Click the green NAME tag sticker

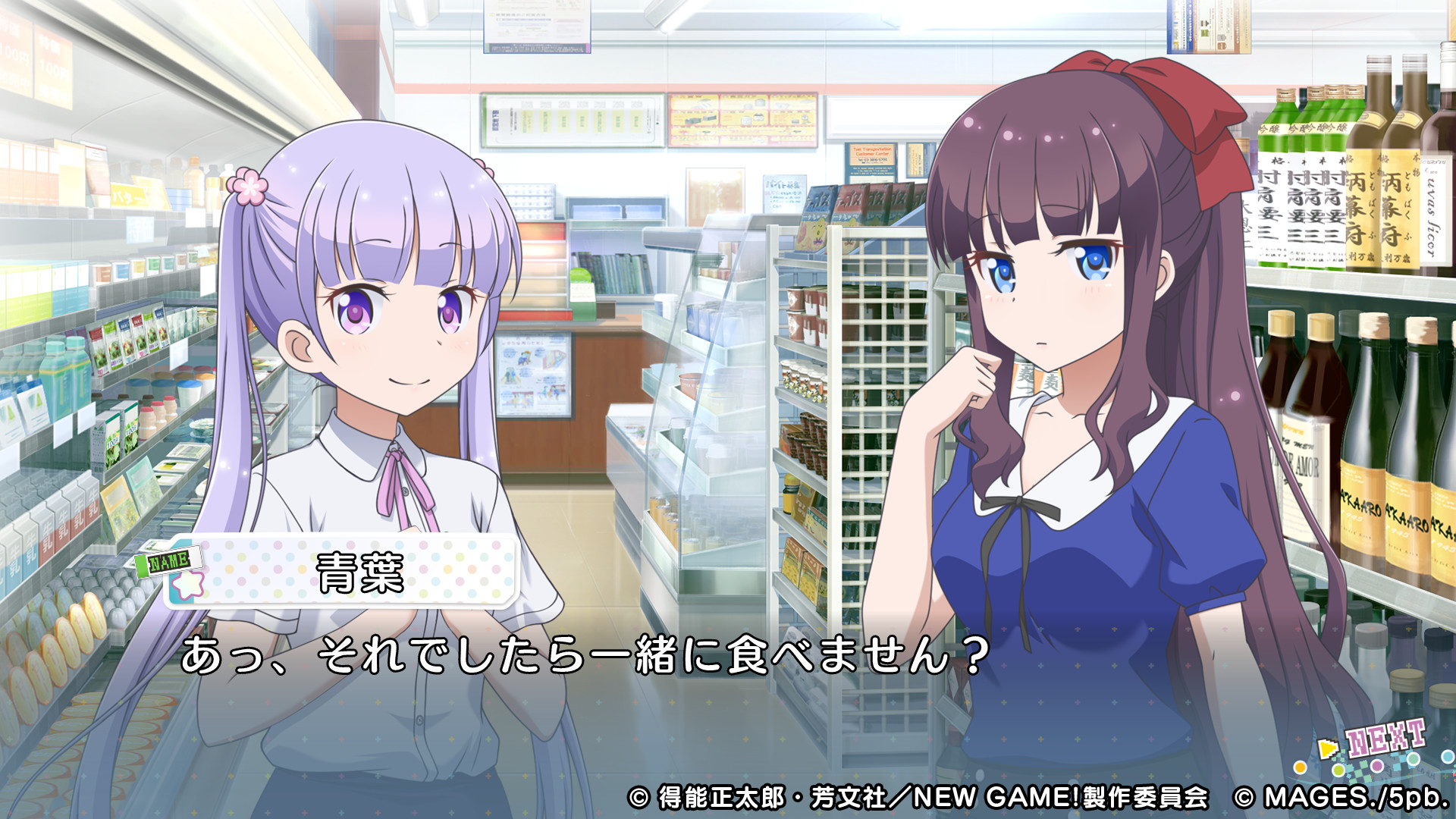click(169, 560)
